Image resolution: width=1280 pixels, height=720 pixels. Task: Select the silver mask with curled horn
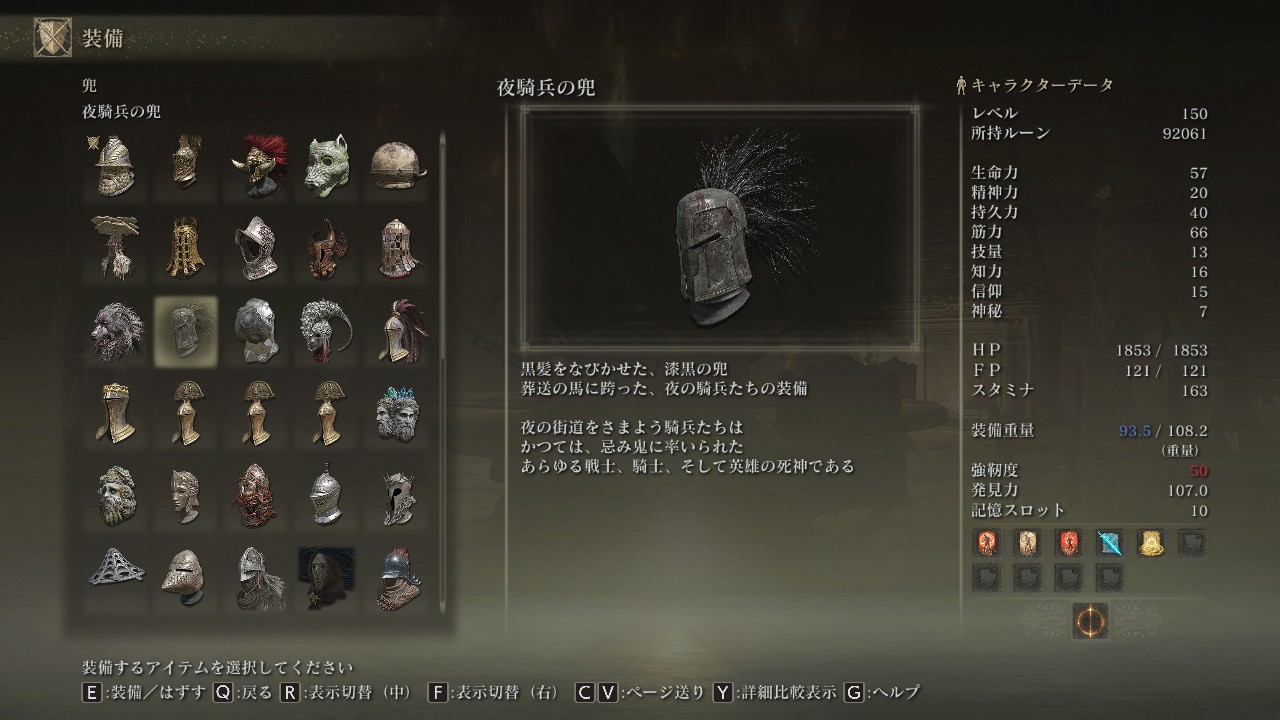pyautogui.click(x=327, y=329)
